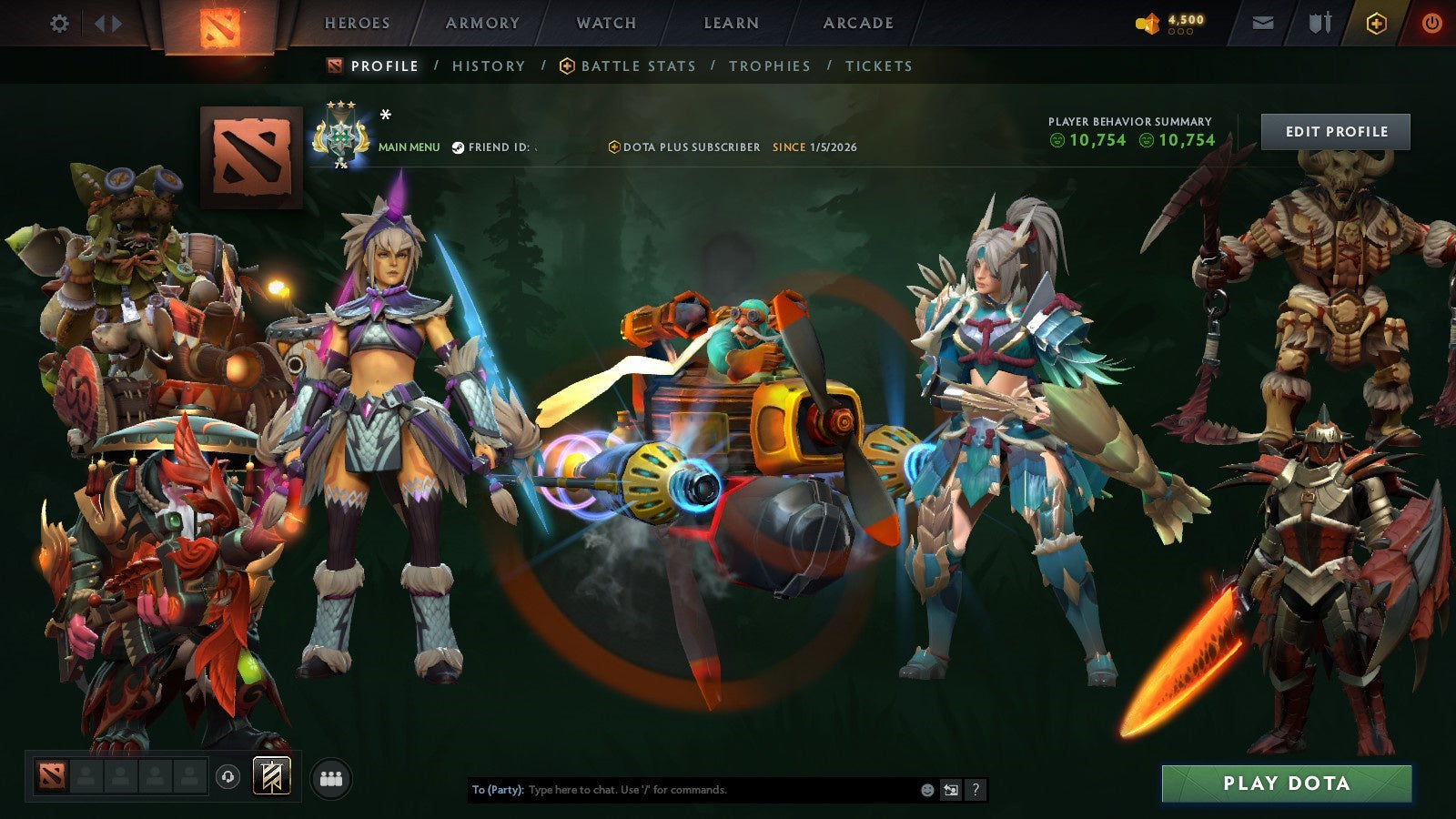Viewport: 1456px width, 819px height.
Task: Click the power/exit icon top right
Action: tap(1431, 23)
